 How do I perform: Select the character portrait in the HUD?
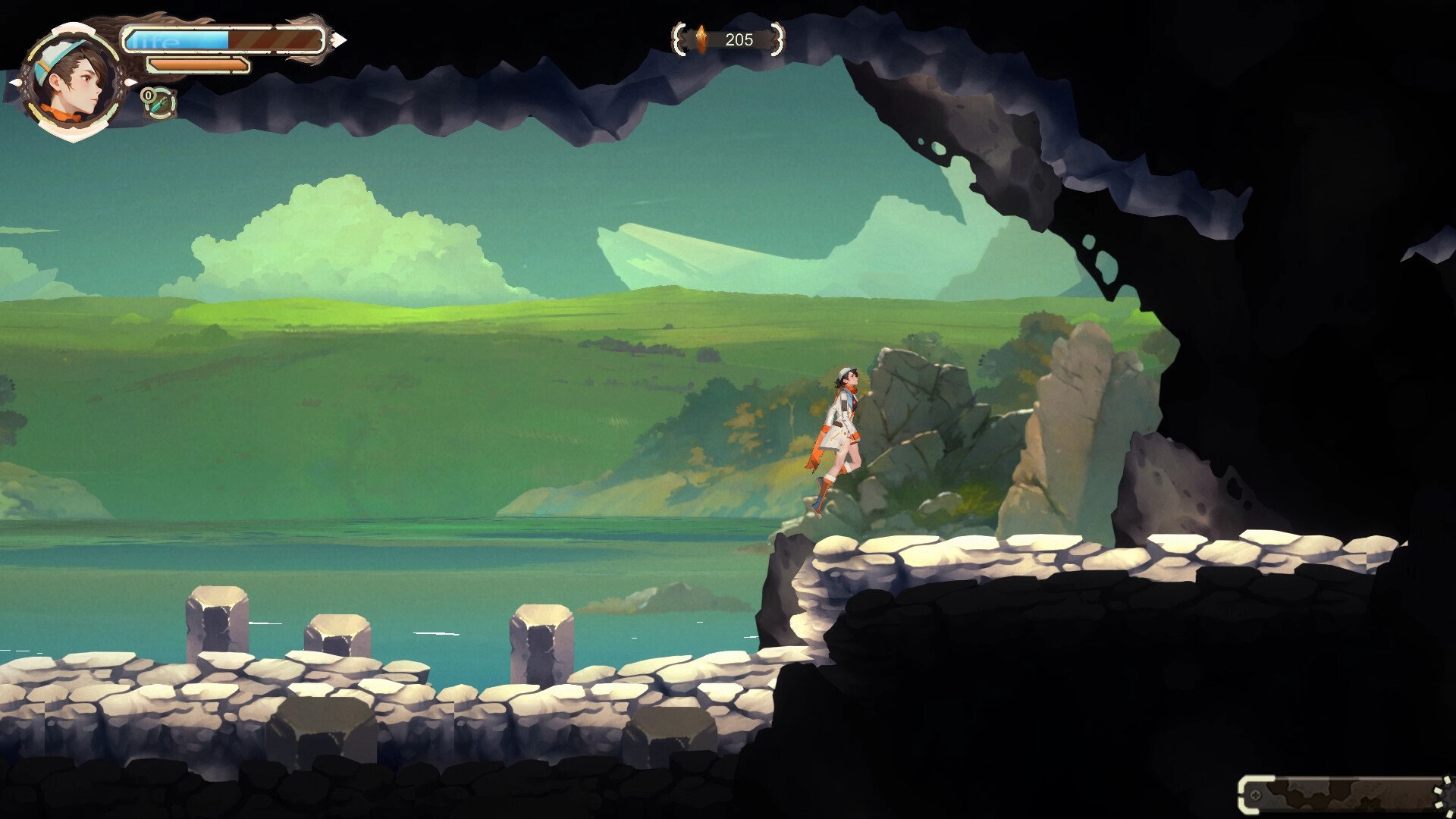pos(72,80)
